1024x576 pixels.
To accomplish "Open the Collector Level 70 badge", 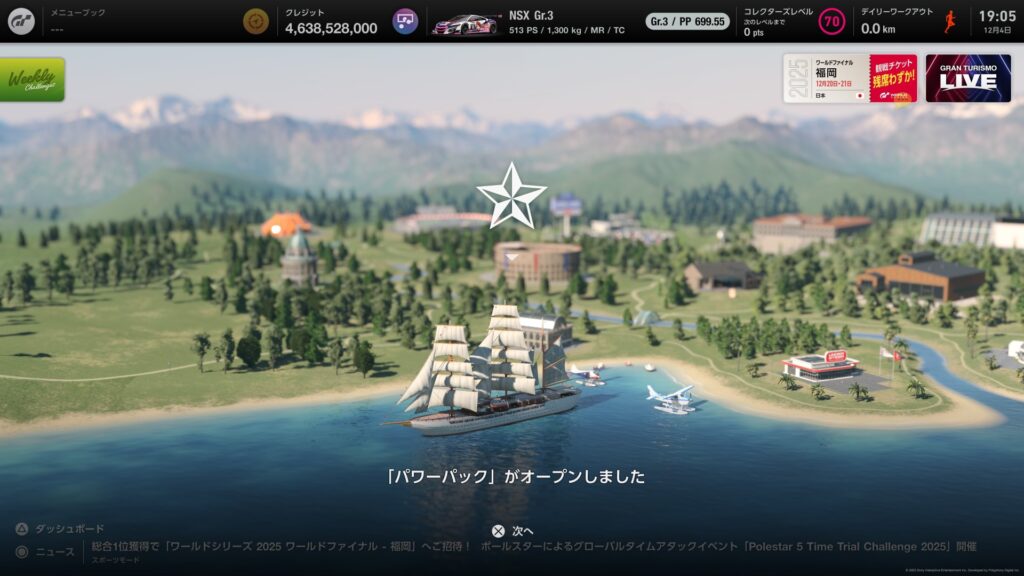I will (x=831, y=21).
